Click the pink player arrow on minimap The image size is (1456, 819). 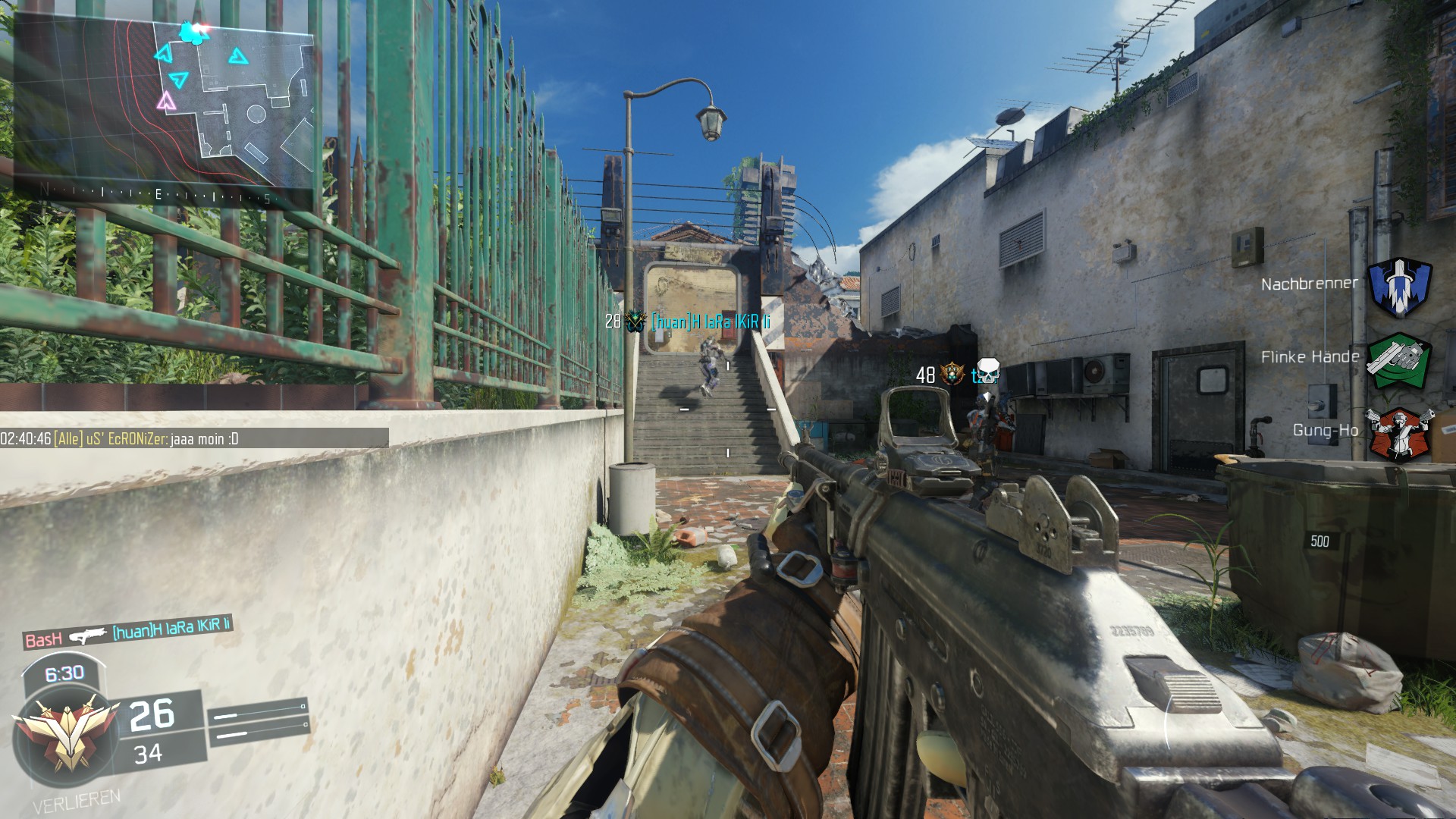[x=166, y=101]
